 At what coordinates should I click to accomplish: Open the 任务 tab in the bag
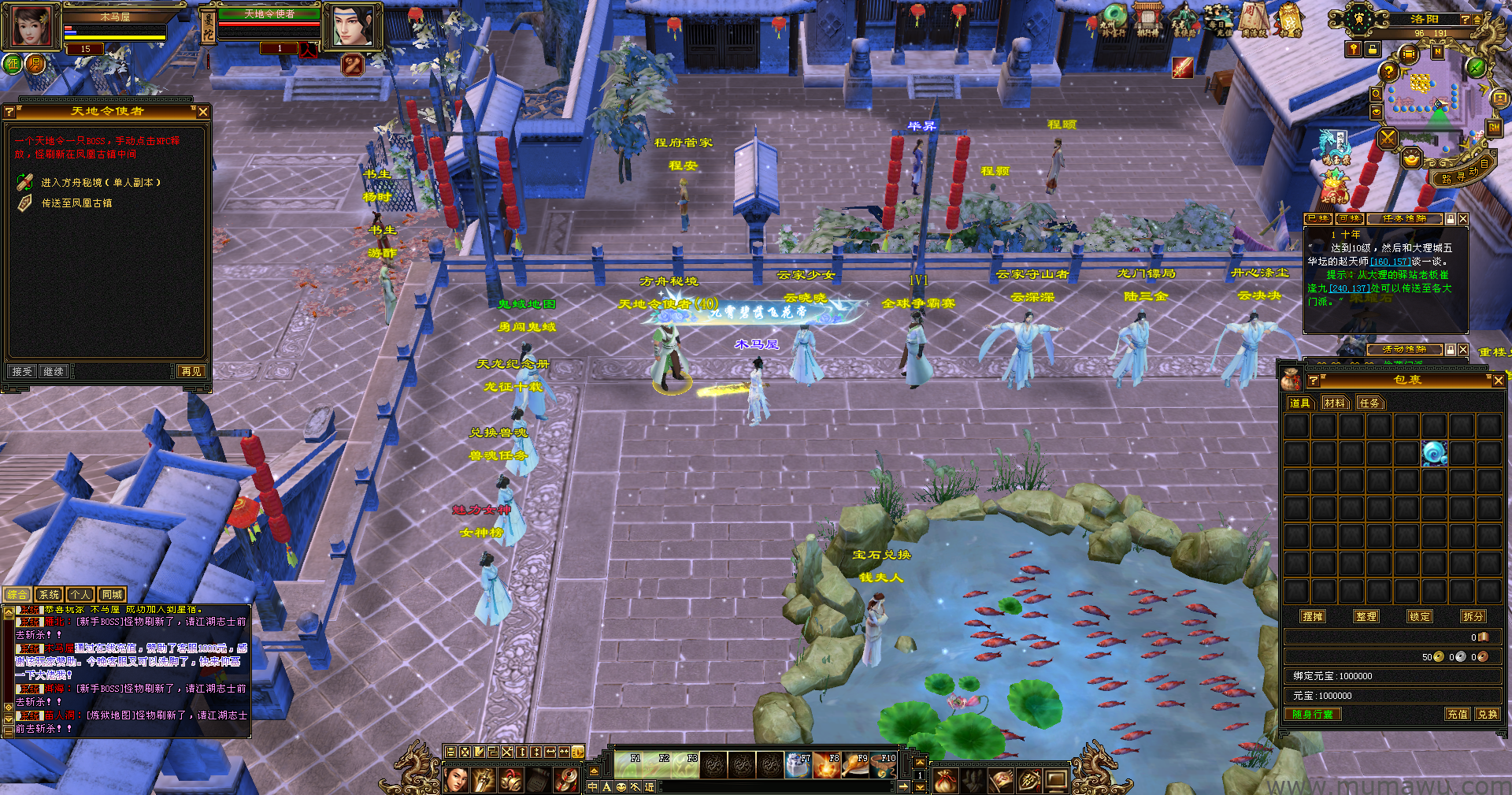1369,403
